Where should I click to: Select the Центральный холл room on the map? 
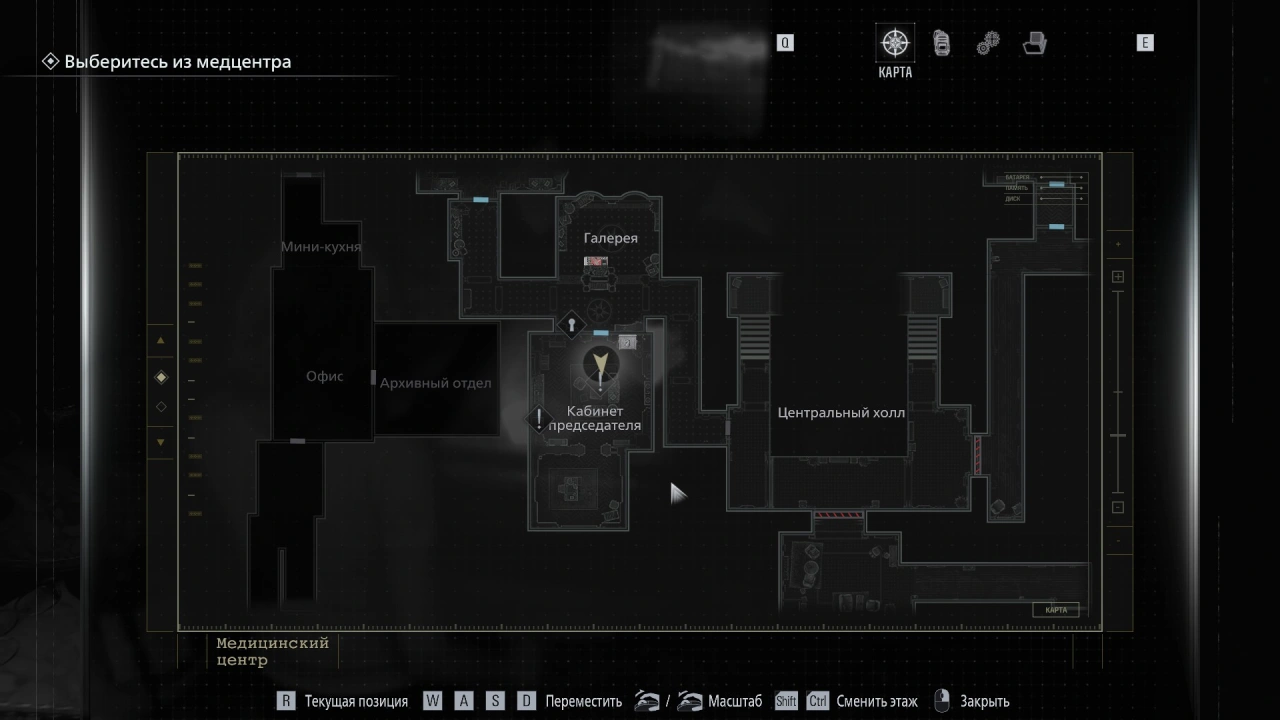point(841,413)
